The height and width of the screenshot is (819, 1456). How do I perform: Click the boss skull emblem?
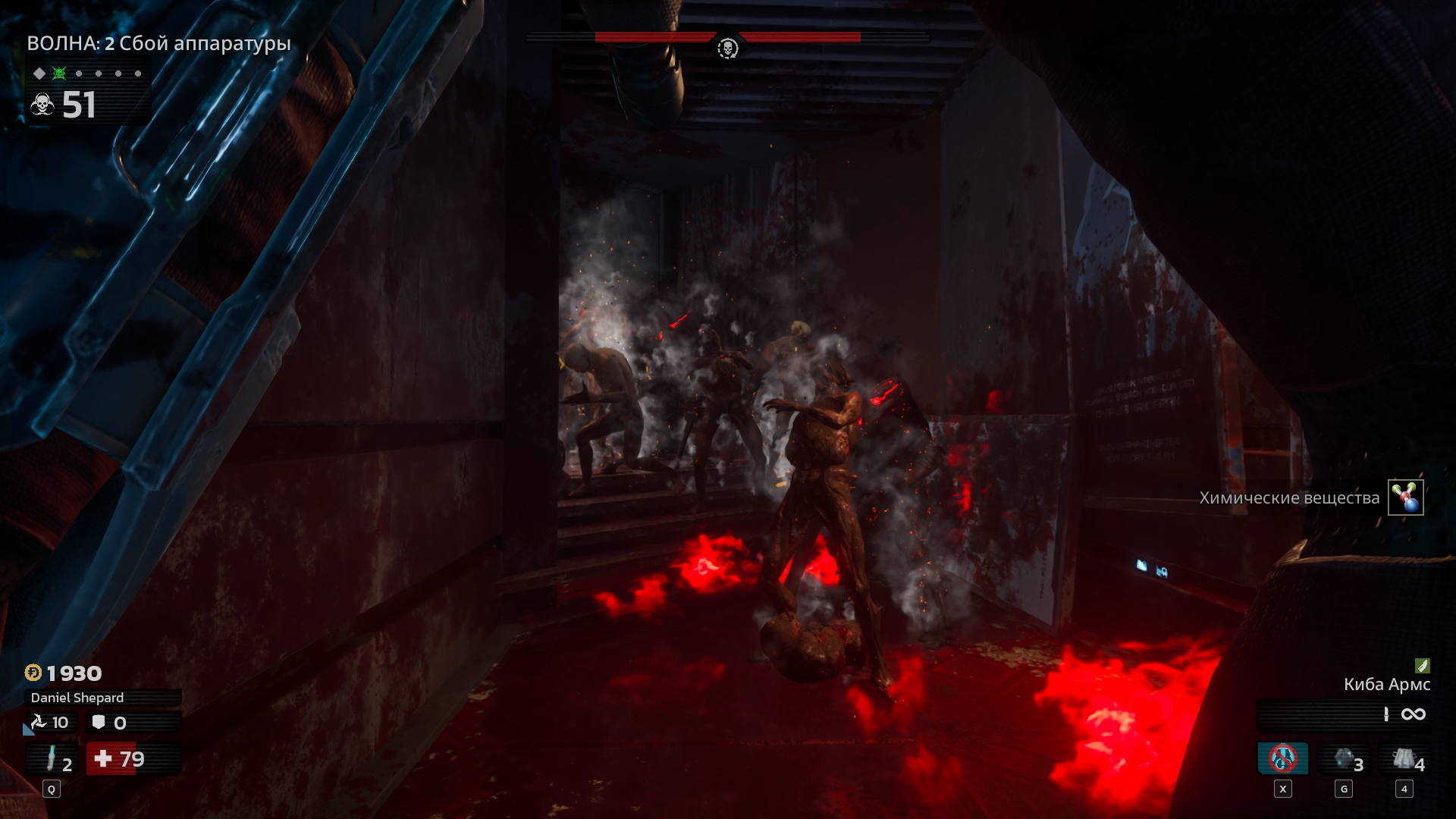click(727, 49)
